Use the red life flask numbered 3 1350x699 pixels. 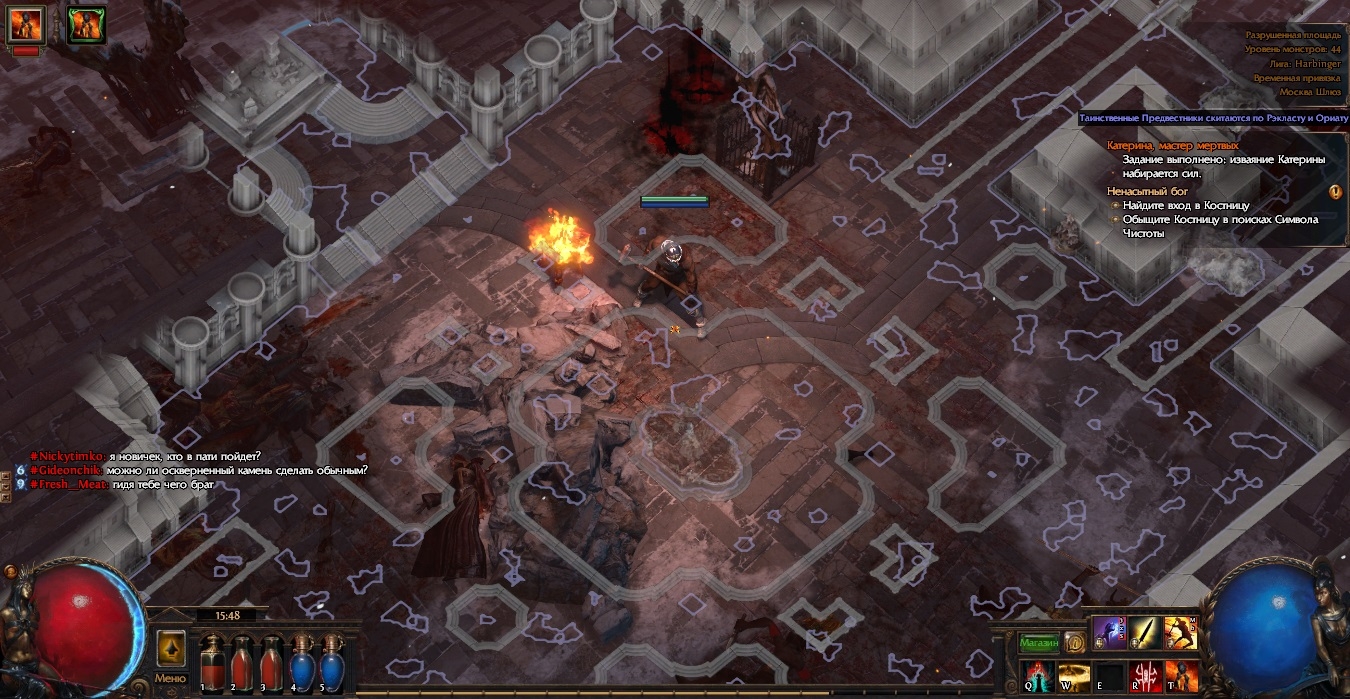pos(270,663)
